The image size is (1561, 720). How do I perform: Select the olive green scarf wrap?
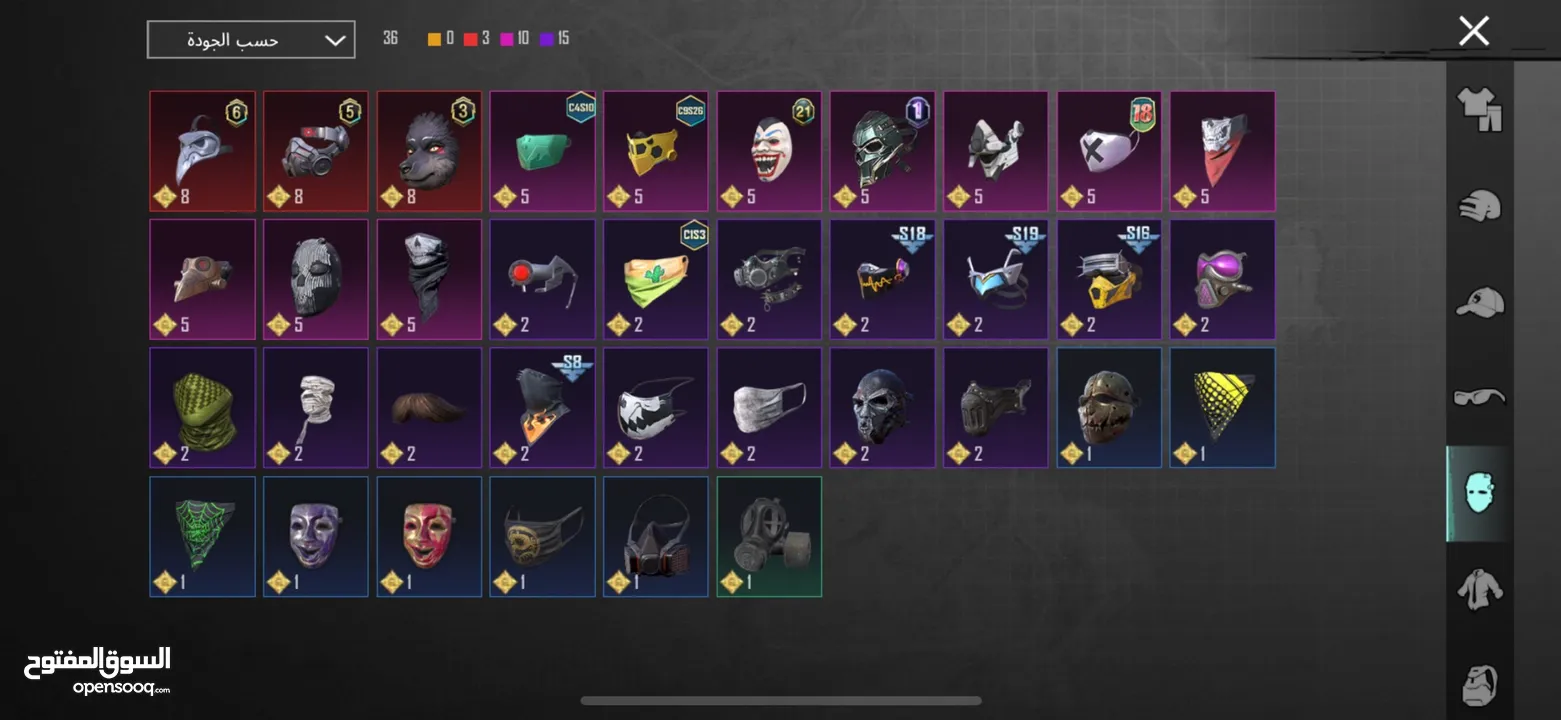pos(202,407)
